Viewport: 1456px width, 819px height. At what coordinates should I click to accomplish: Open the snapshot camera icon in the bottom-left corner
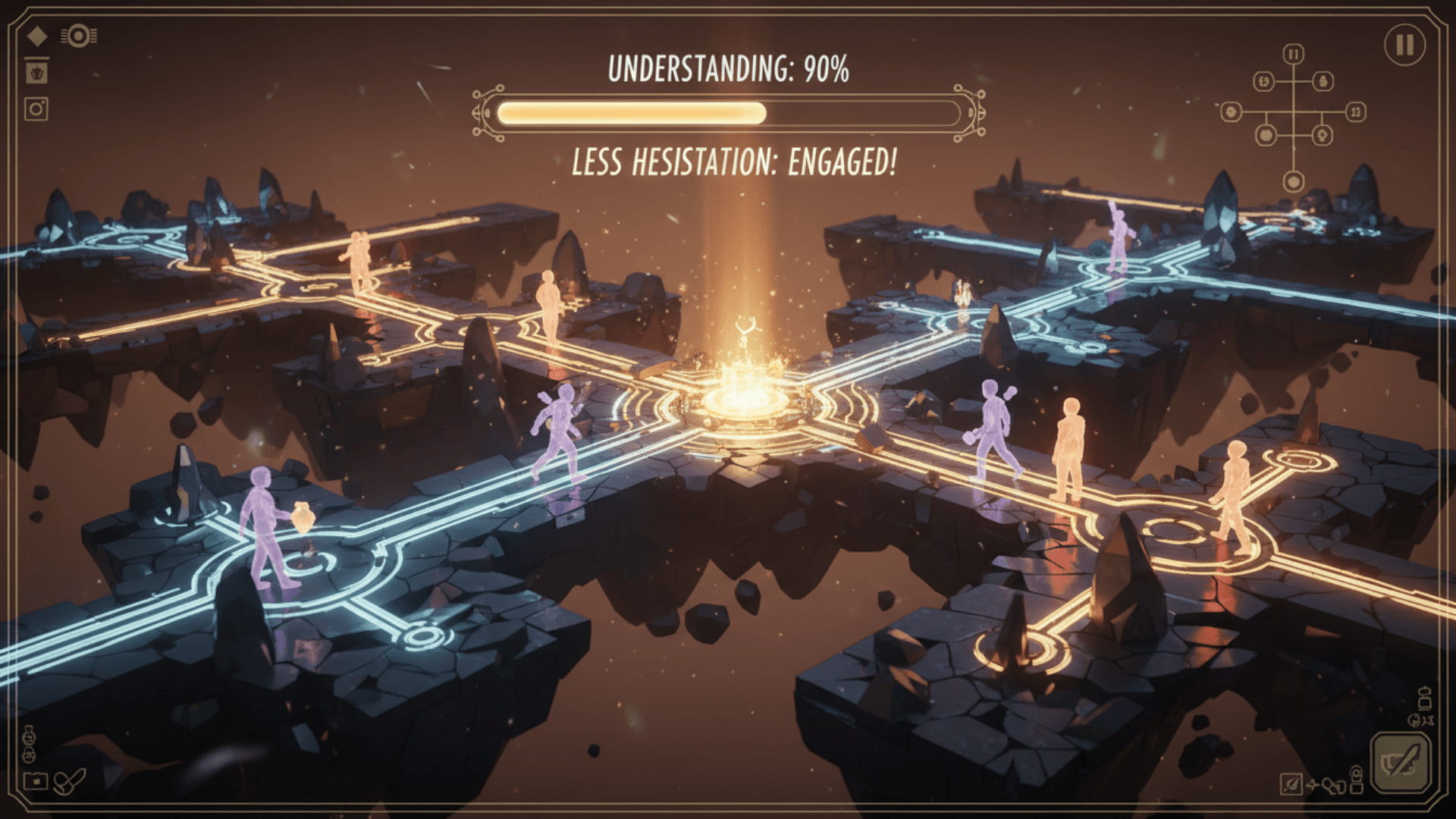click(36, 781)
